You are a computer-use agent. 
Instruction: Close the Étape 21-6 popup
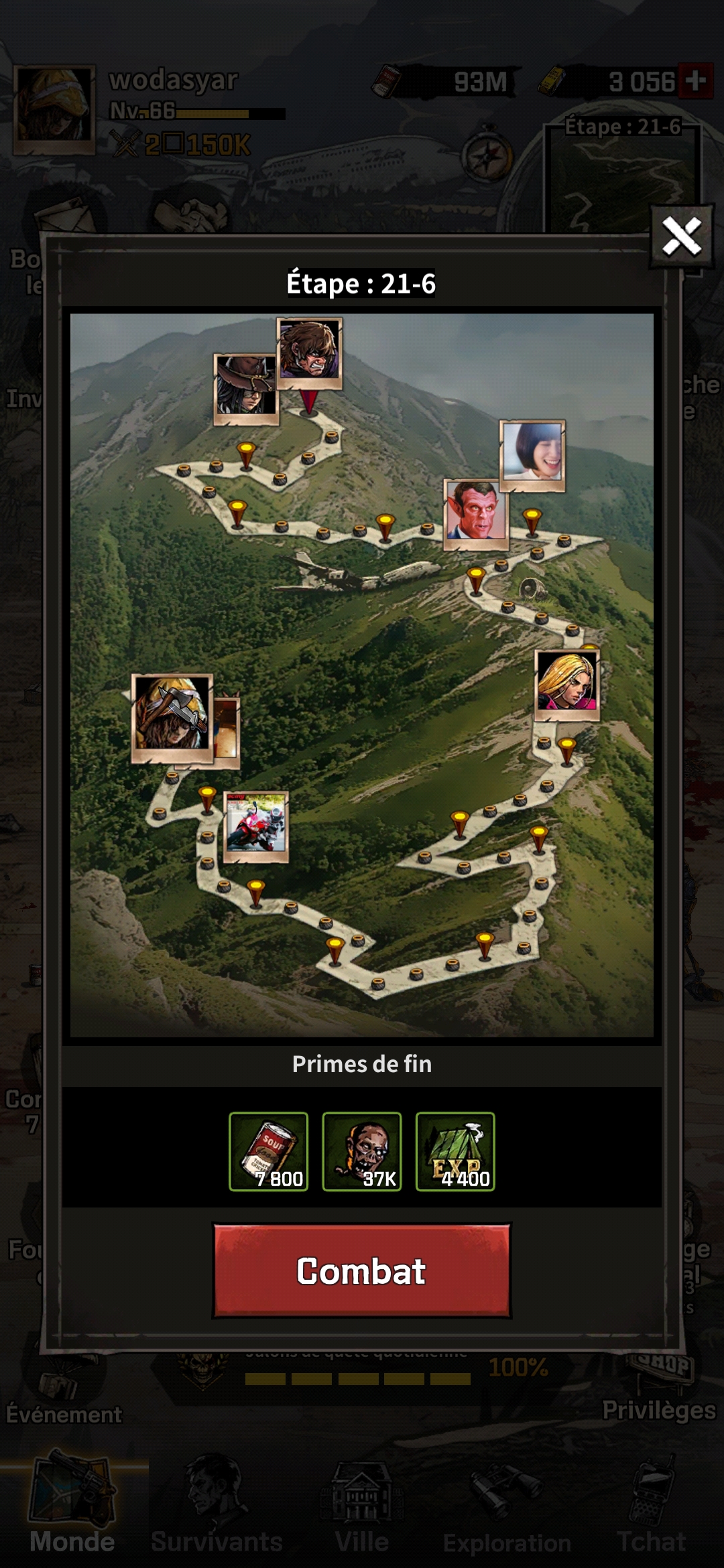point(681,236)
